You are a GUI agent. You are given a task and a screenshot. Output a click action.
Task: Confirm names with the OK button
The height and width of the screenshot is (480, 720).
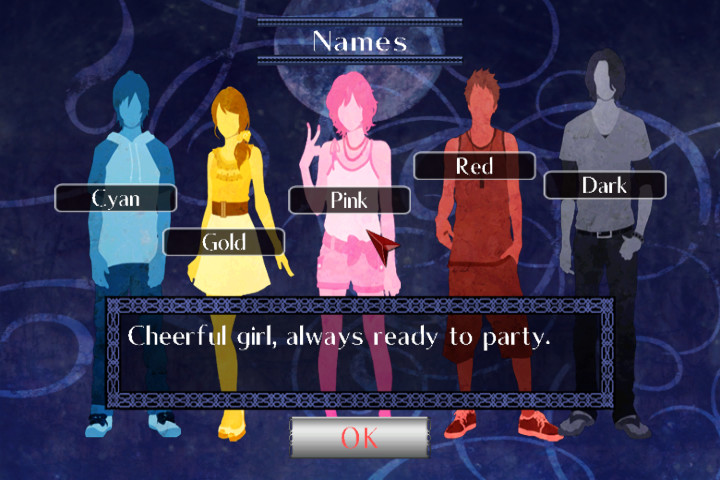[x=360, y=437]
